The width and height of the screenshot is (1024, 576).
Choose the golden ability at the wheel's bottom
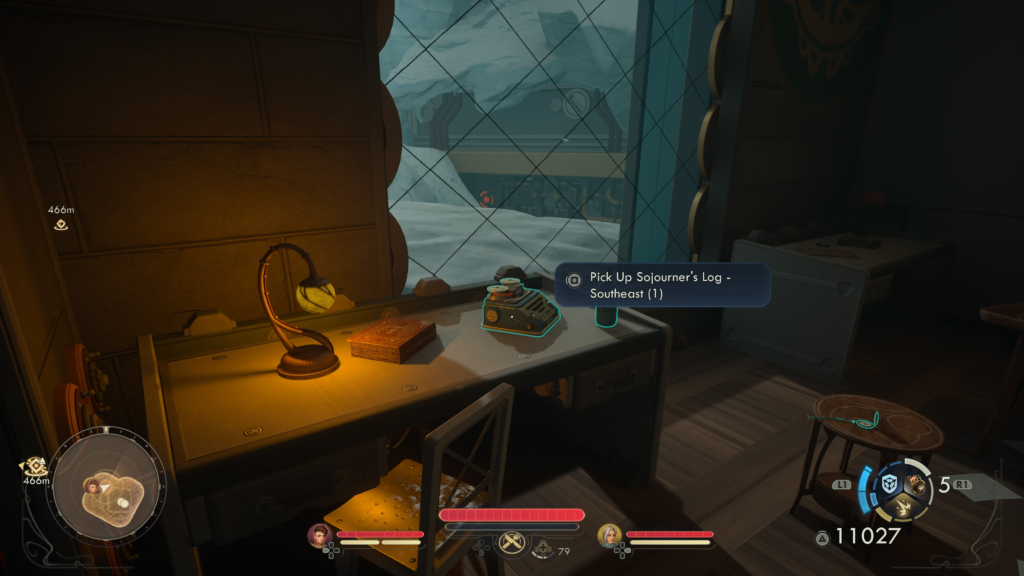click(903, 507)
